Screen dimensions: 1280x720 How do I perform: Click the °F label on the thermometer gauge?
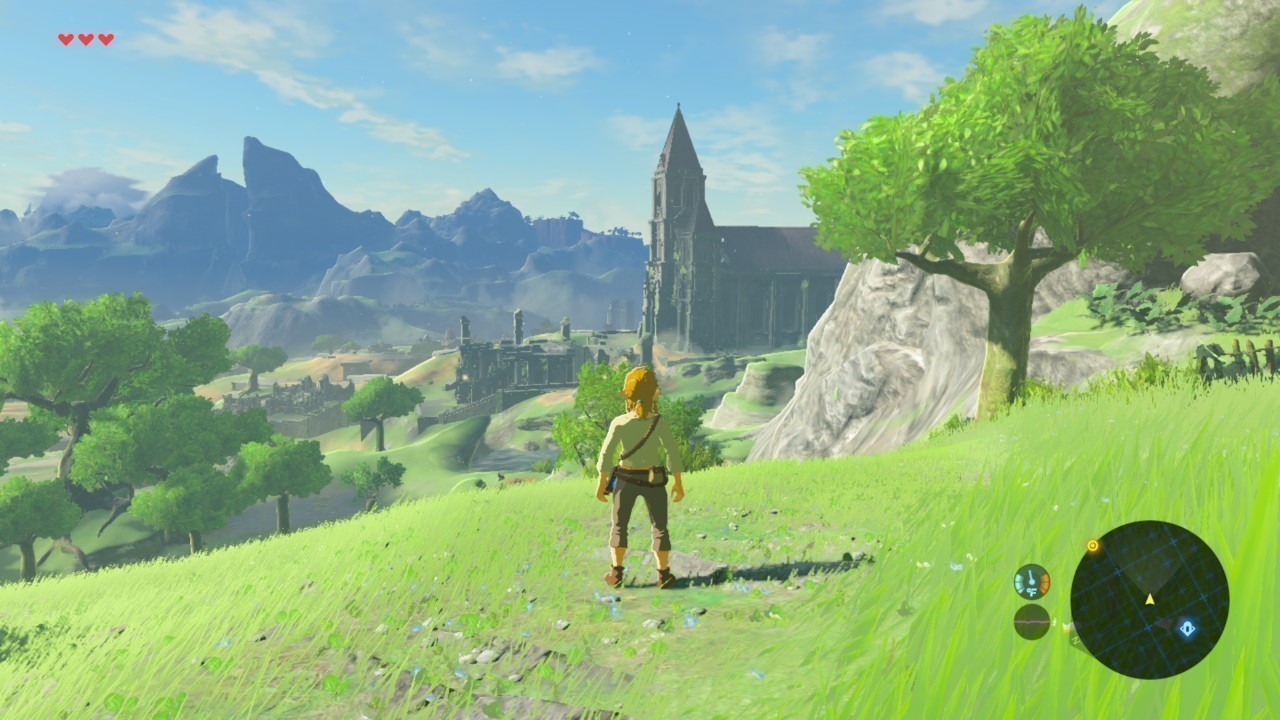click(x=1032, y=592)
